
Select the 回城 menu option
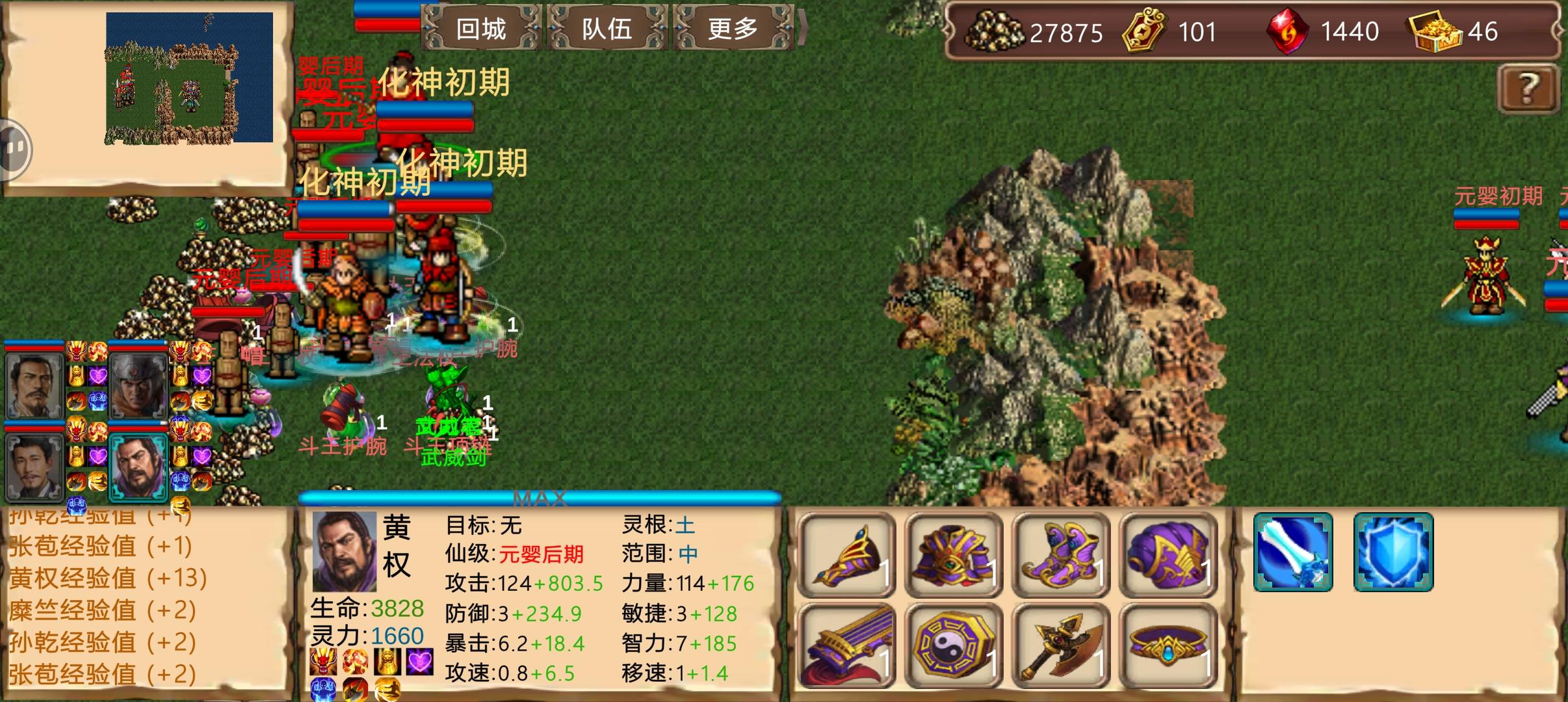click(x=482, y=29)
